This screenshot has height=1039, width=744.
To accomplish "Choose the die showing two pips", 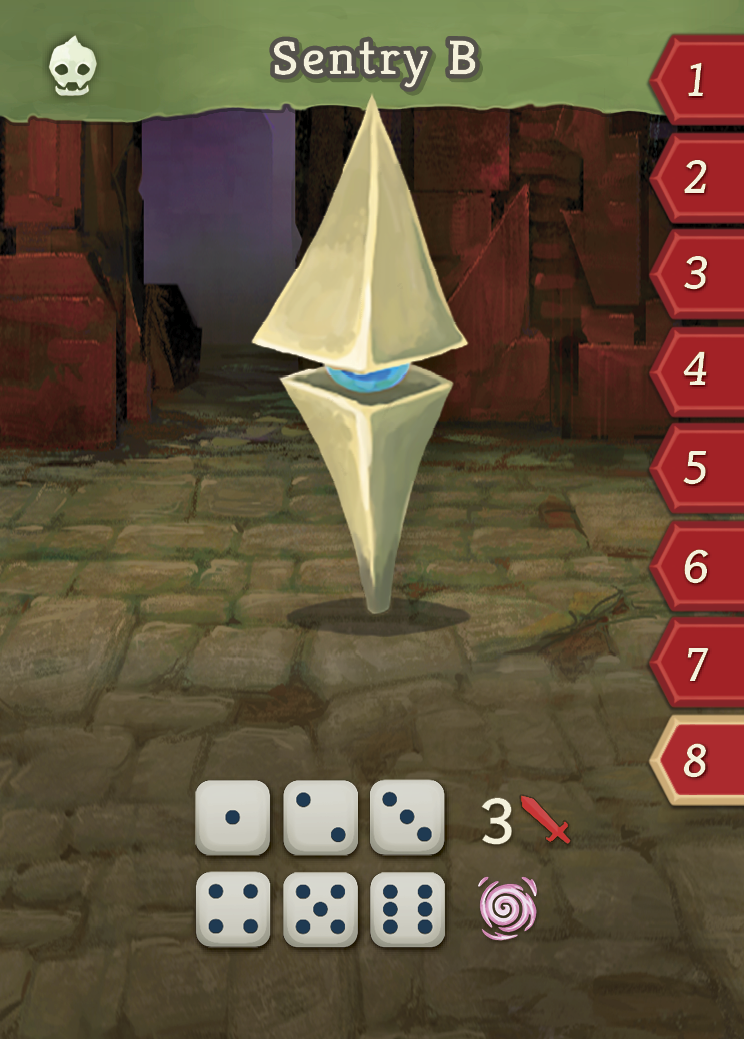I will (320, 817).
